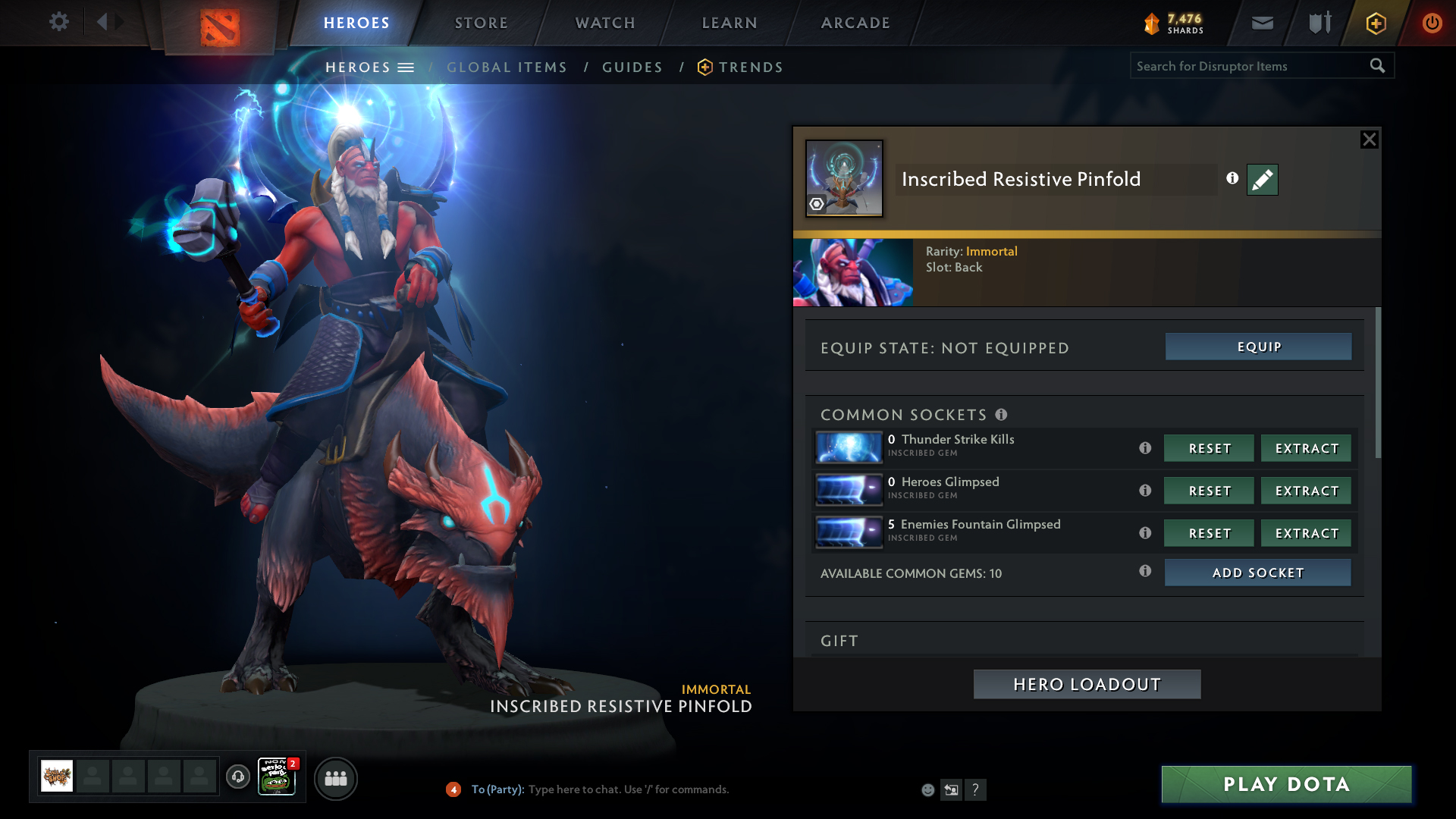Screen dimensions: 1456x819
Task: Switch to the Store tab
Action: [x=481, y=23]
